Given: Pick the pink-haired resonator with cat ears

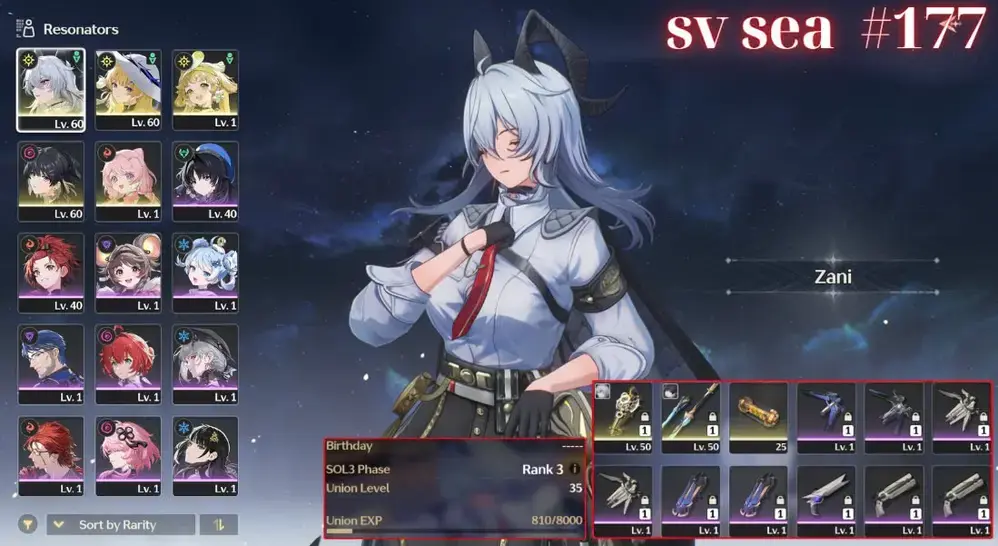Looking at the screenshot, I should coord(128,181).
